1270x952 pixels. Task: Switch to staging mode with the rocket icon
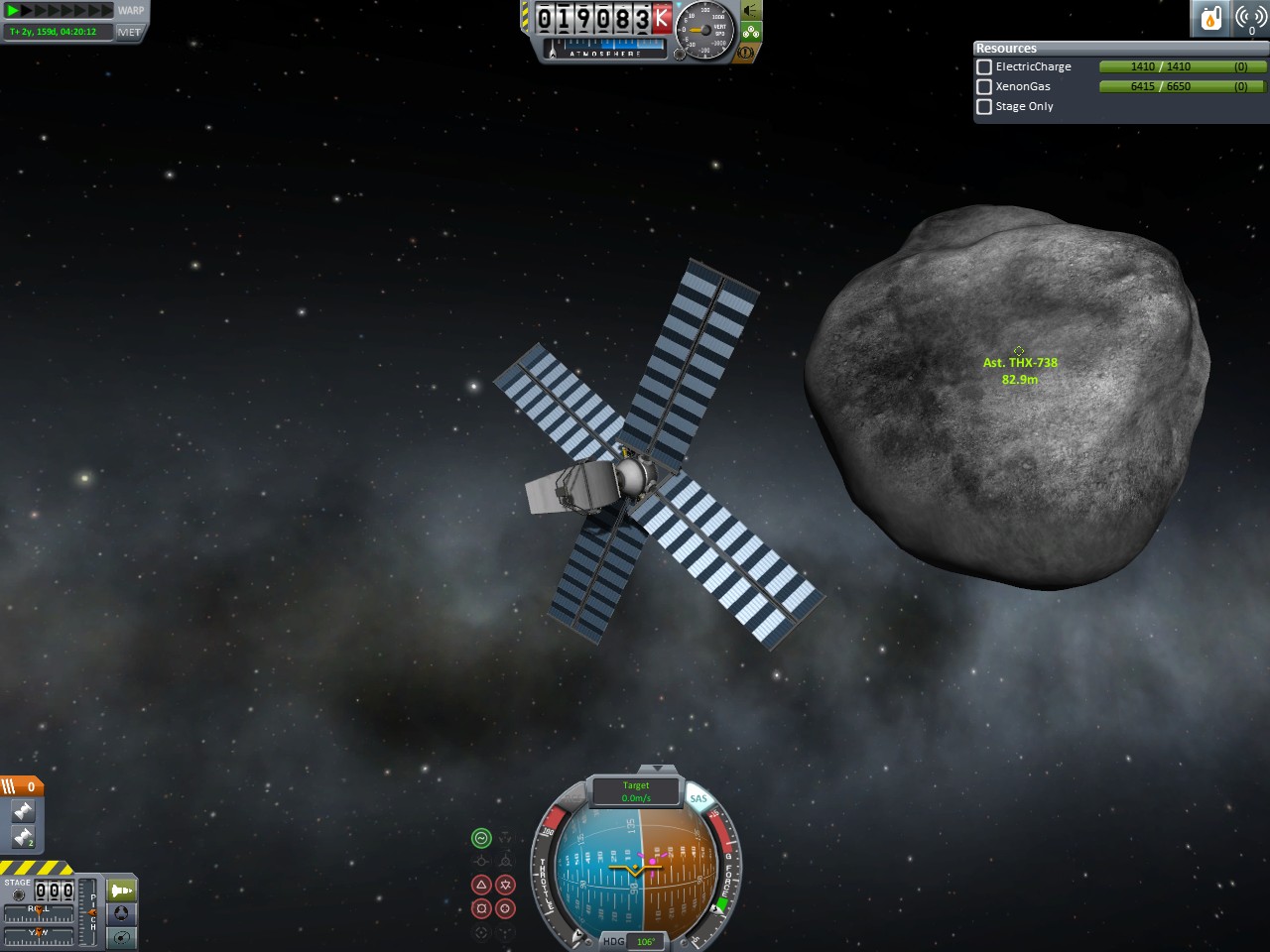click(x=122, y=890)
